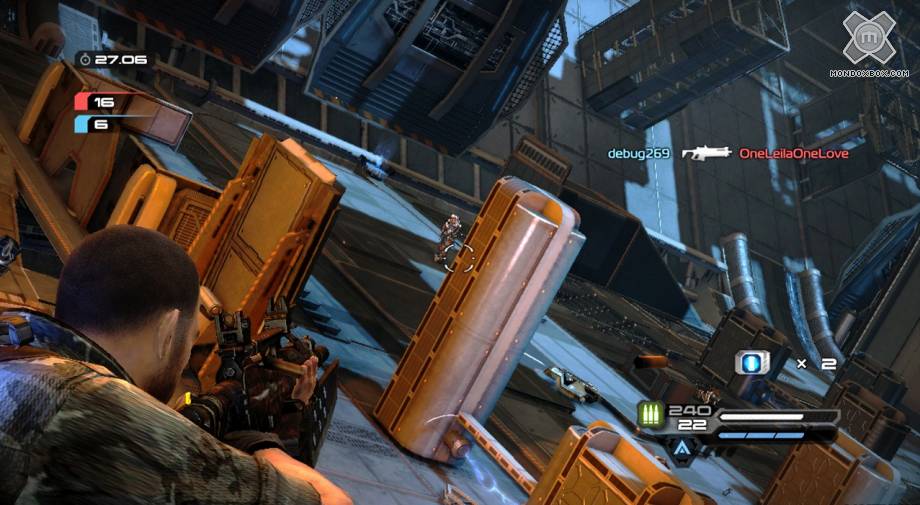The width and height of the screenshot is (920, 505).
Task: Click the green bullets ammo icon
Action: point(651,416)
